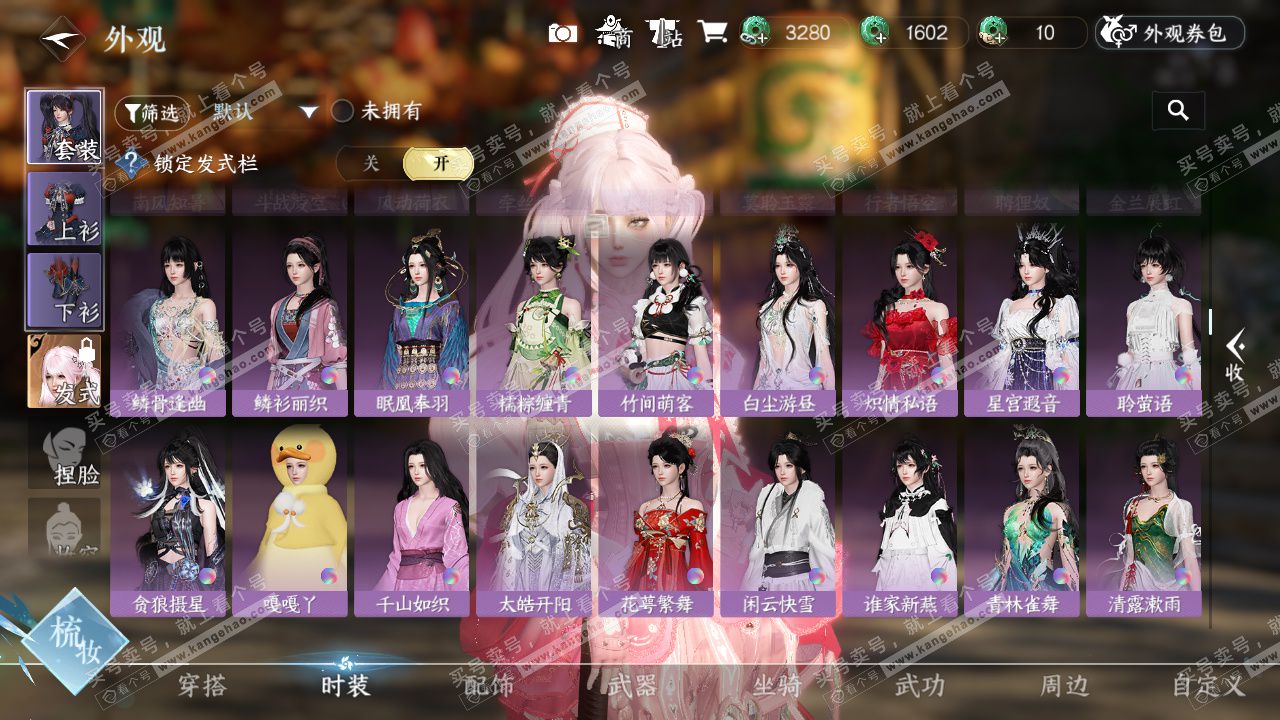The width and height of the screenshot is (1280, 720).
Task: Select the 花萼繁舞 red outfit
Action: 656,518
